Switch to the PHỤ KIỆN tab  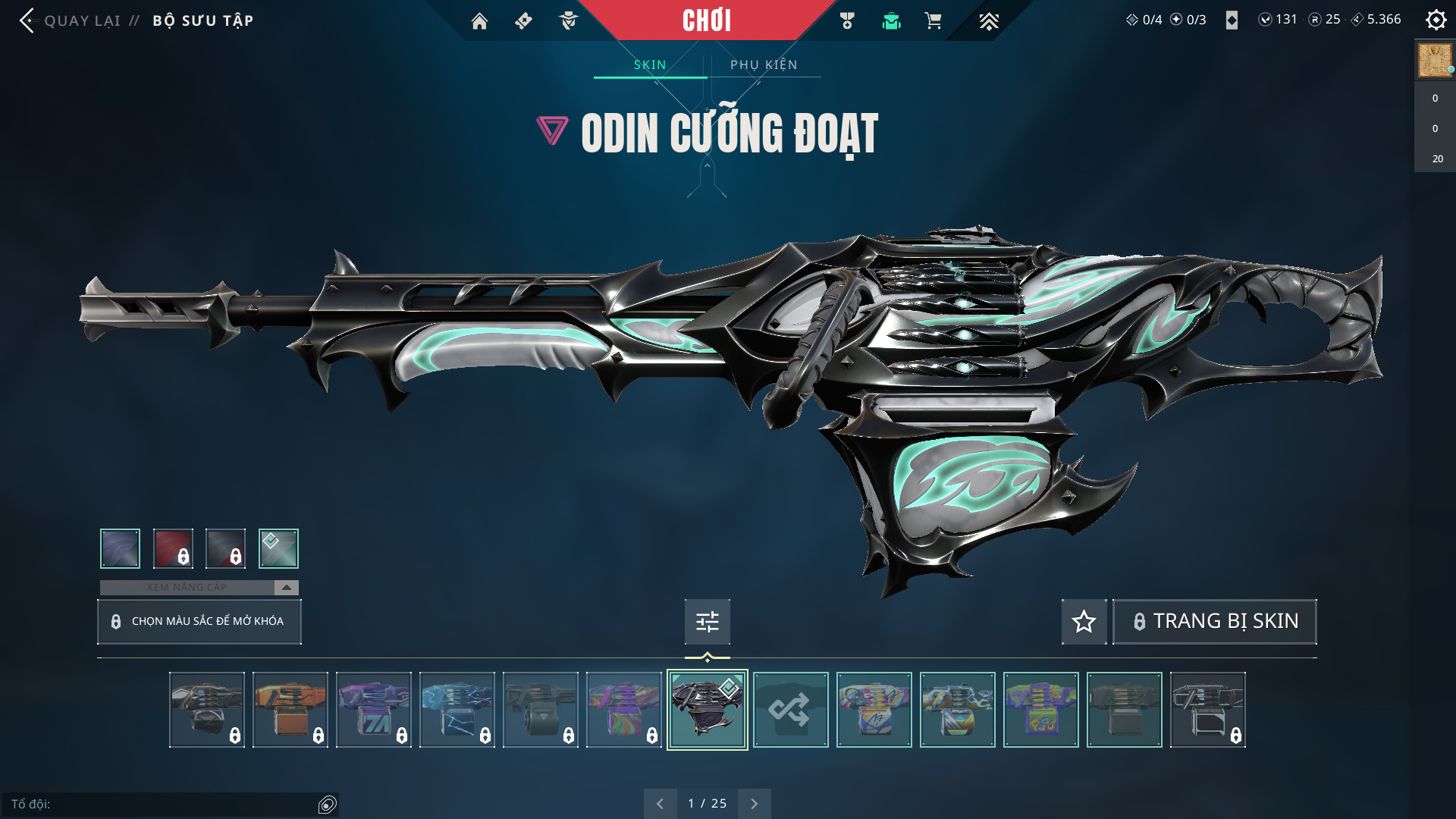(764, 65)
